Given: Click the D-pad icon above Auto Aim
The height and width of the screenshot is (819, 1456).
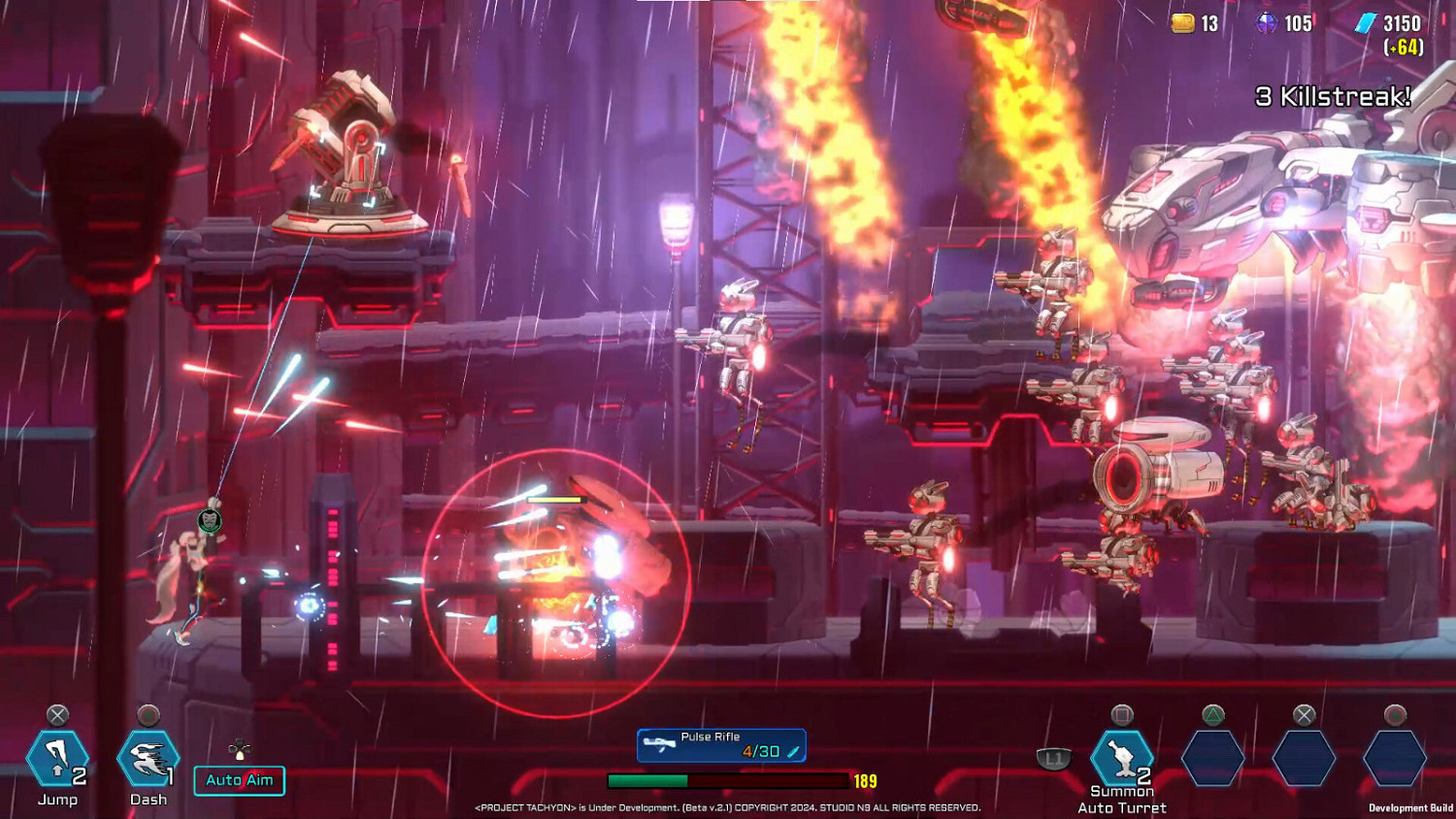Looking at the screenshot, I should click(x=239, y=748).
